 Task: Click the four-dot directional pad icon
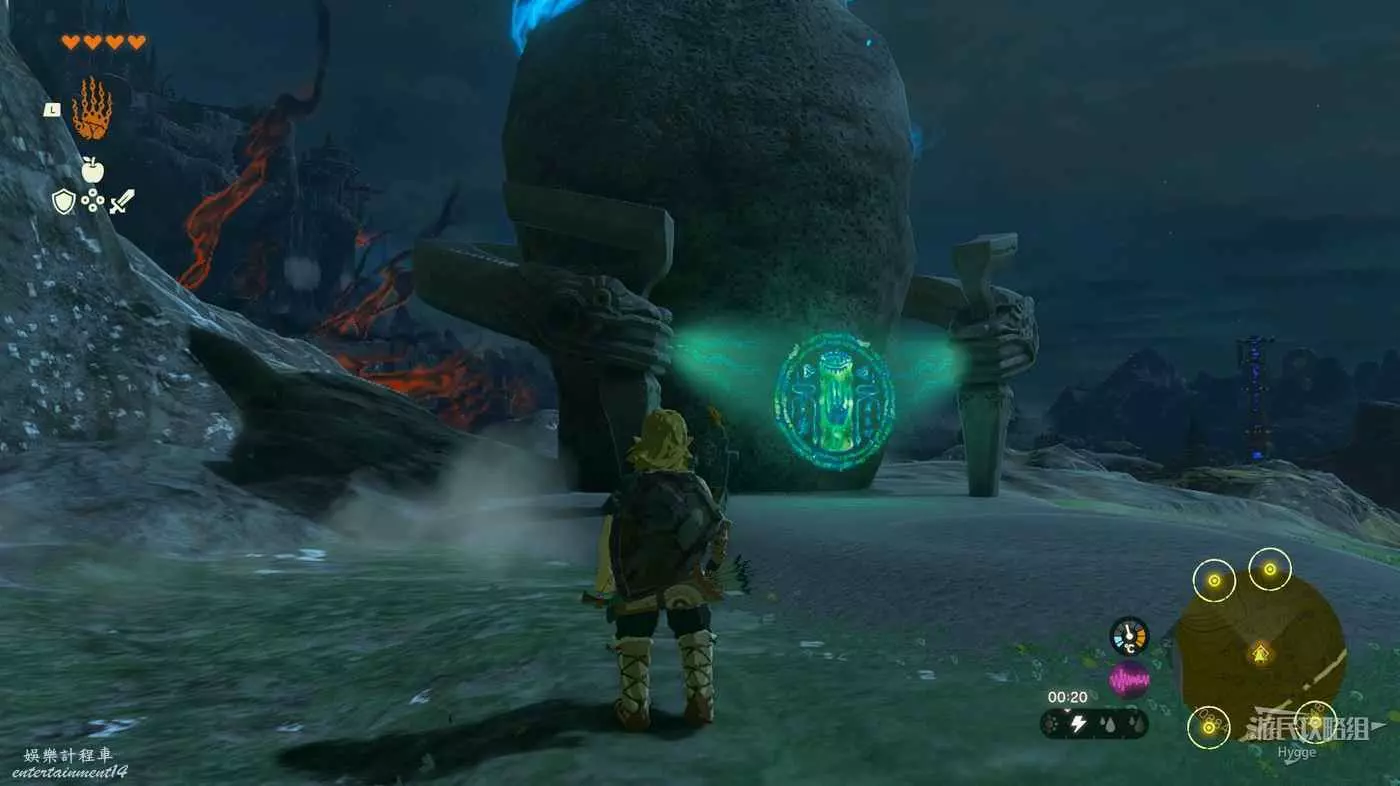tap(92, 202)
